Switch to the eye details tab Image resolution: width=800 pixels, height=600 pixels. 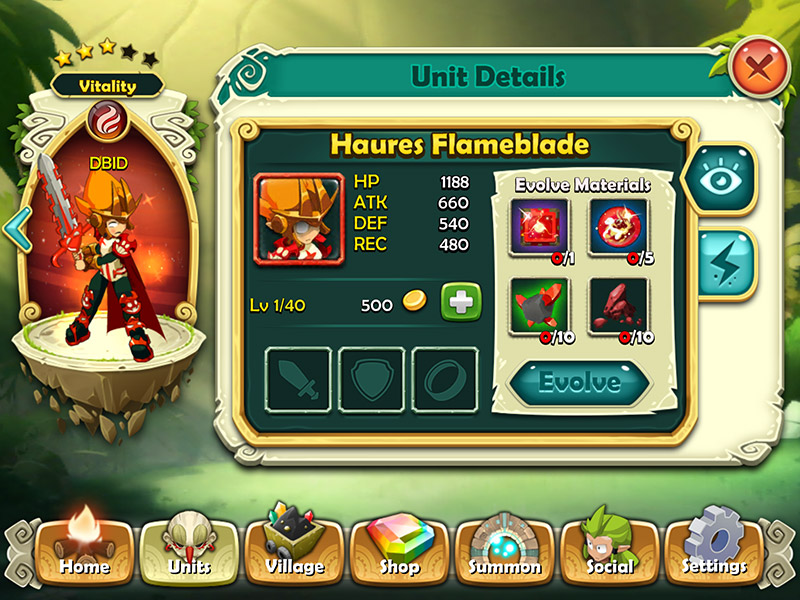[720, 180]
